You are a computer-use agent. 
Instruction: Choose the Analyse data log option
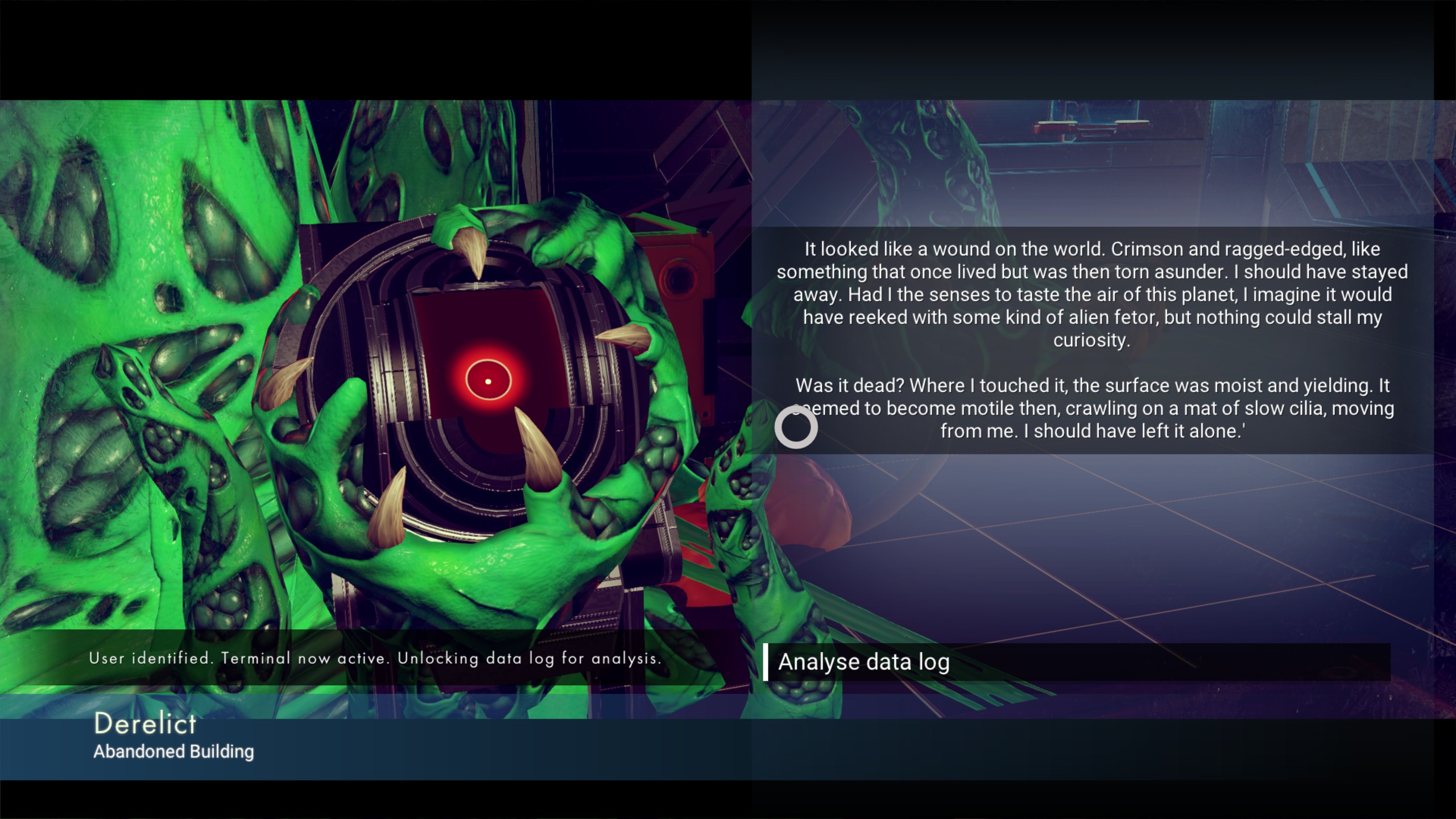[x=863, y=662]
